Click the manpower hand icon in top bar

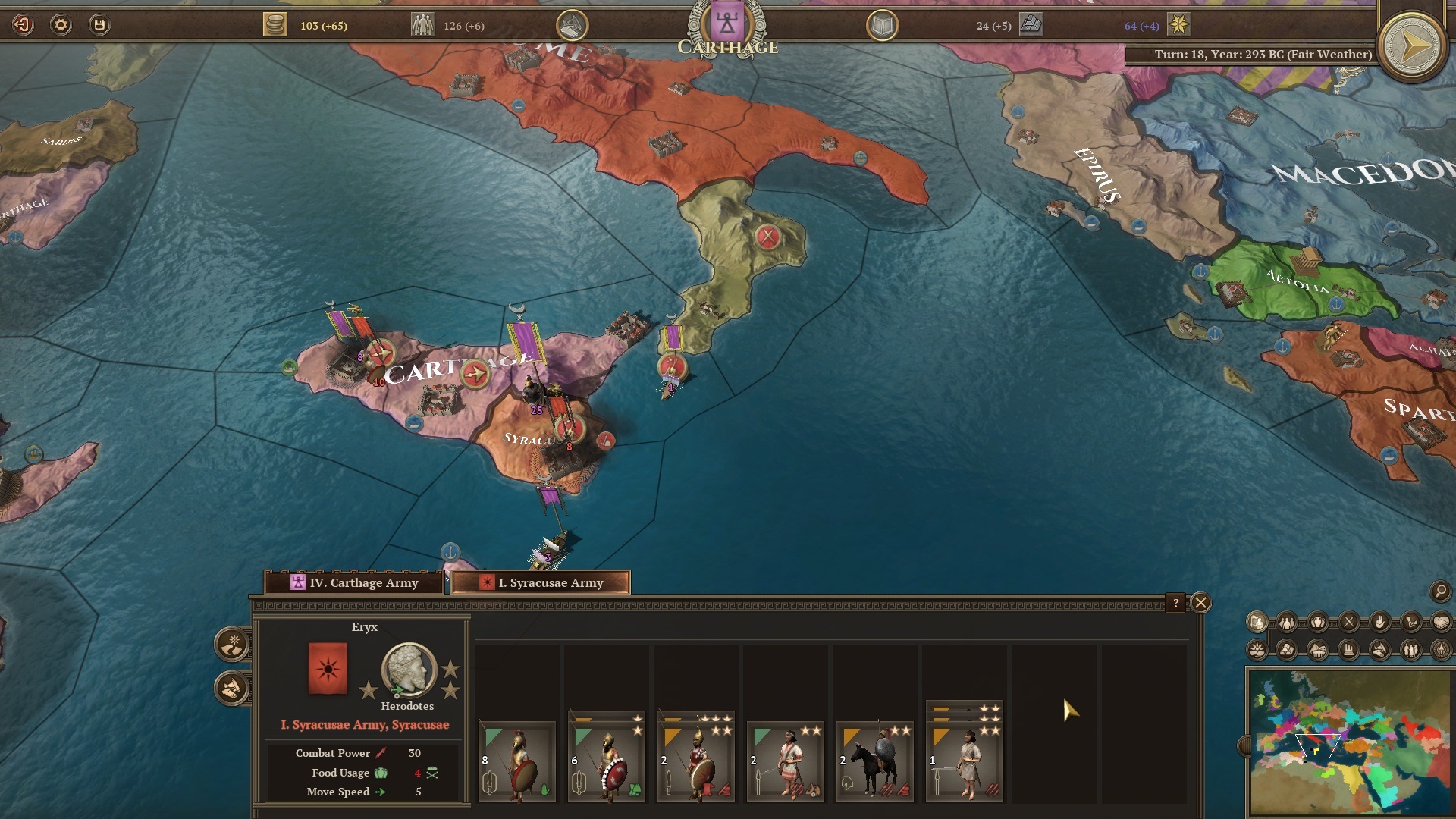(x=570, y=24)
